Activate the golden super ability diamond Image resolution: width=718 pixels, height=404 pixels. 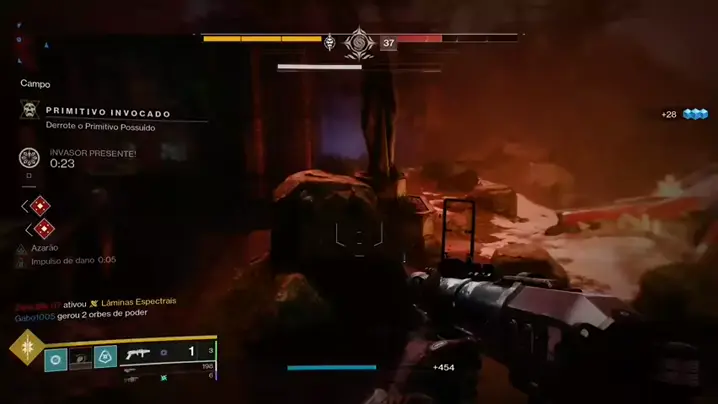coord(26,347)
